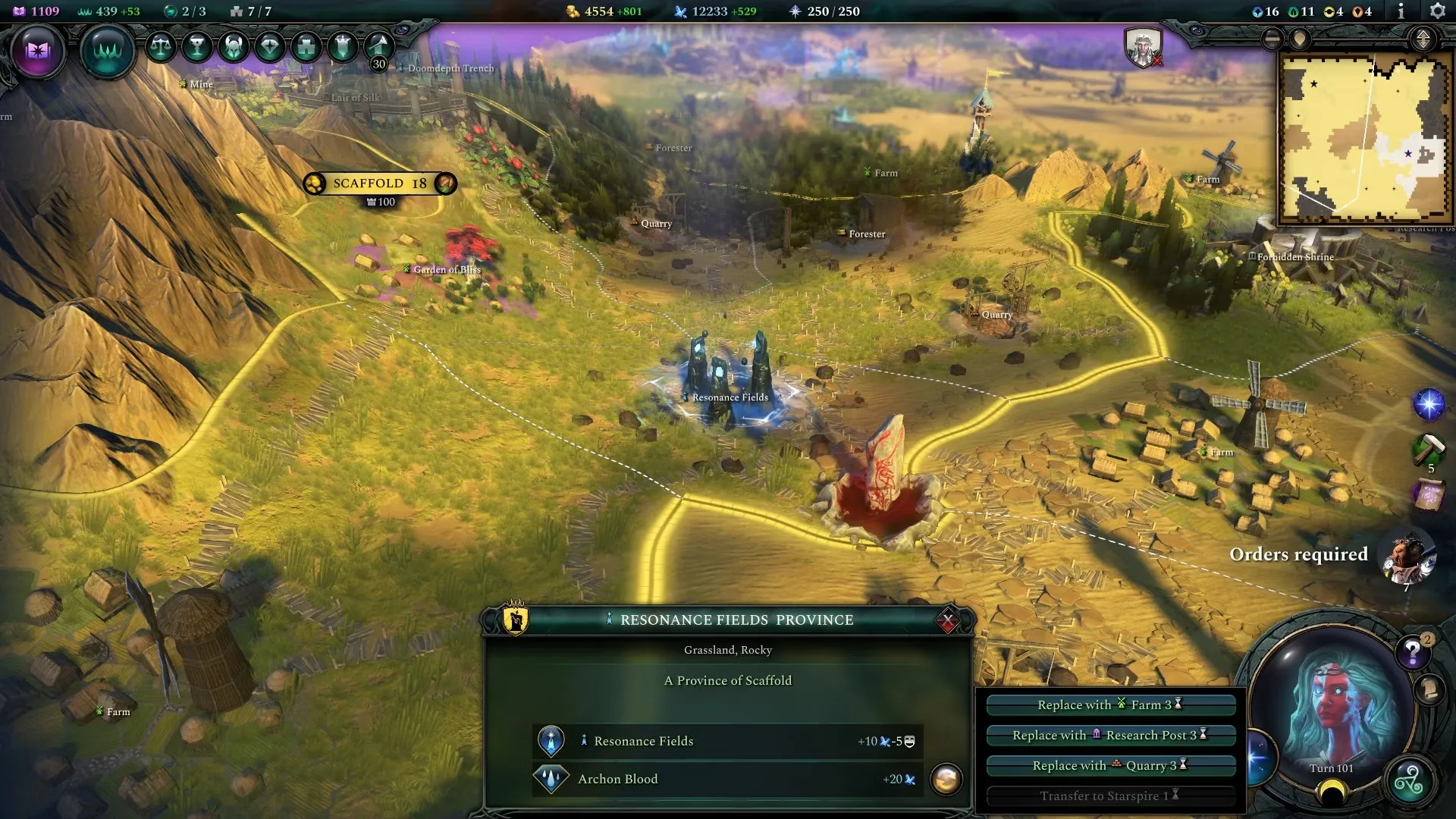Open the castle cities overview icon
The width and height of the screenshot is (1456, 819).
306,47
